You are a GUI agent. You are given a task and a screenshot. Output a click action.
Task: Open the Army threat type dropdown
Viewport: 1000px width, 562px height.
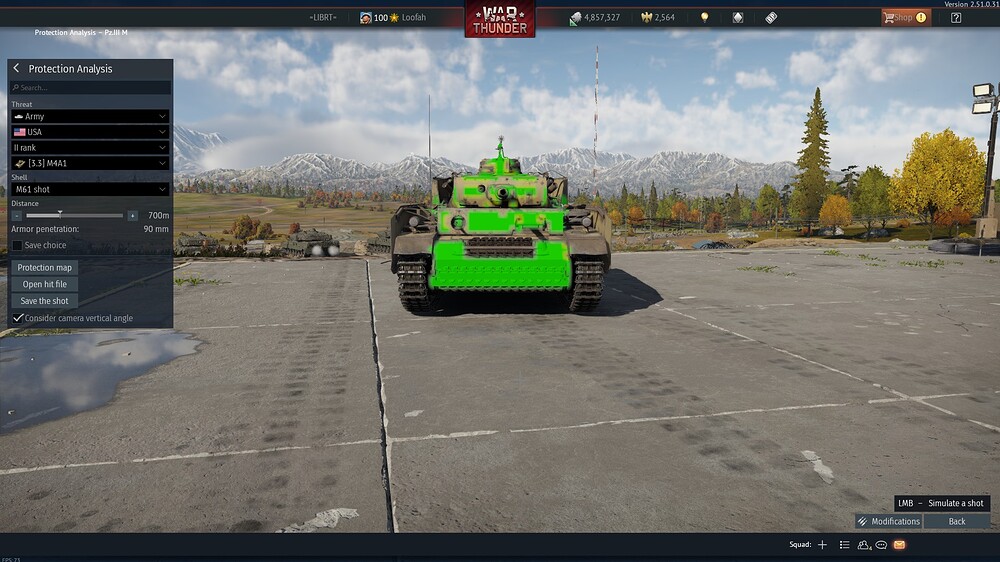pyautogui.click(x=90, y=116)
